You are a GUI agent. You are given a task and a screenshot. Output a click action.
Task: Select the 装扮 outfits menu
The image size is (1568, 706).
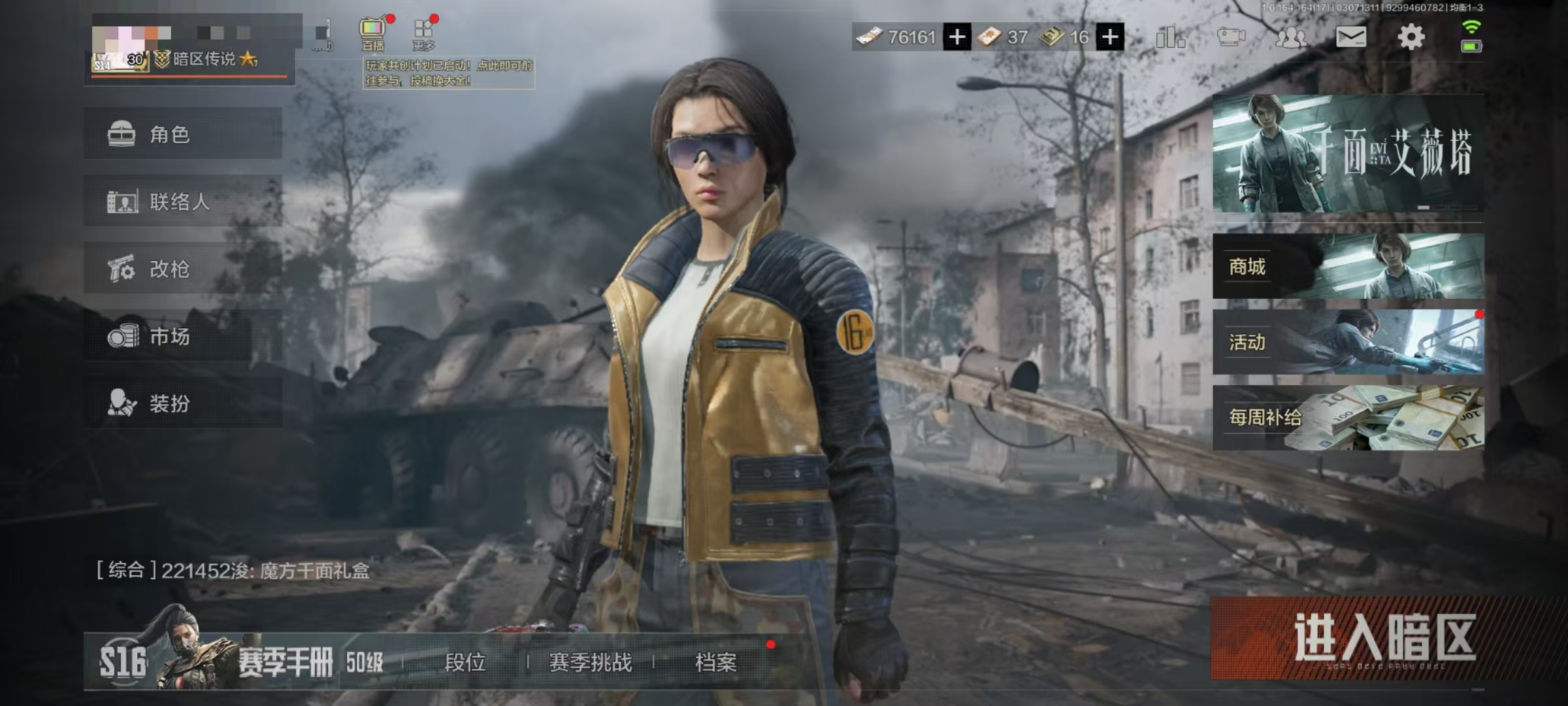(x=183, y=403)
